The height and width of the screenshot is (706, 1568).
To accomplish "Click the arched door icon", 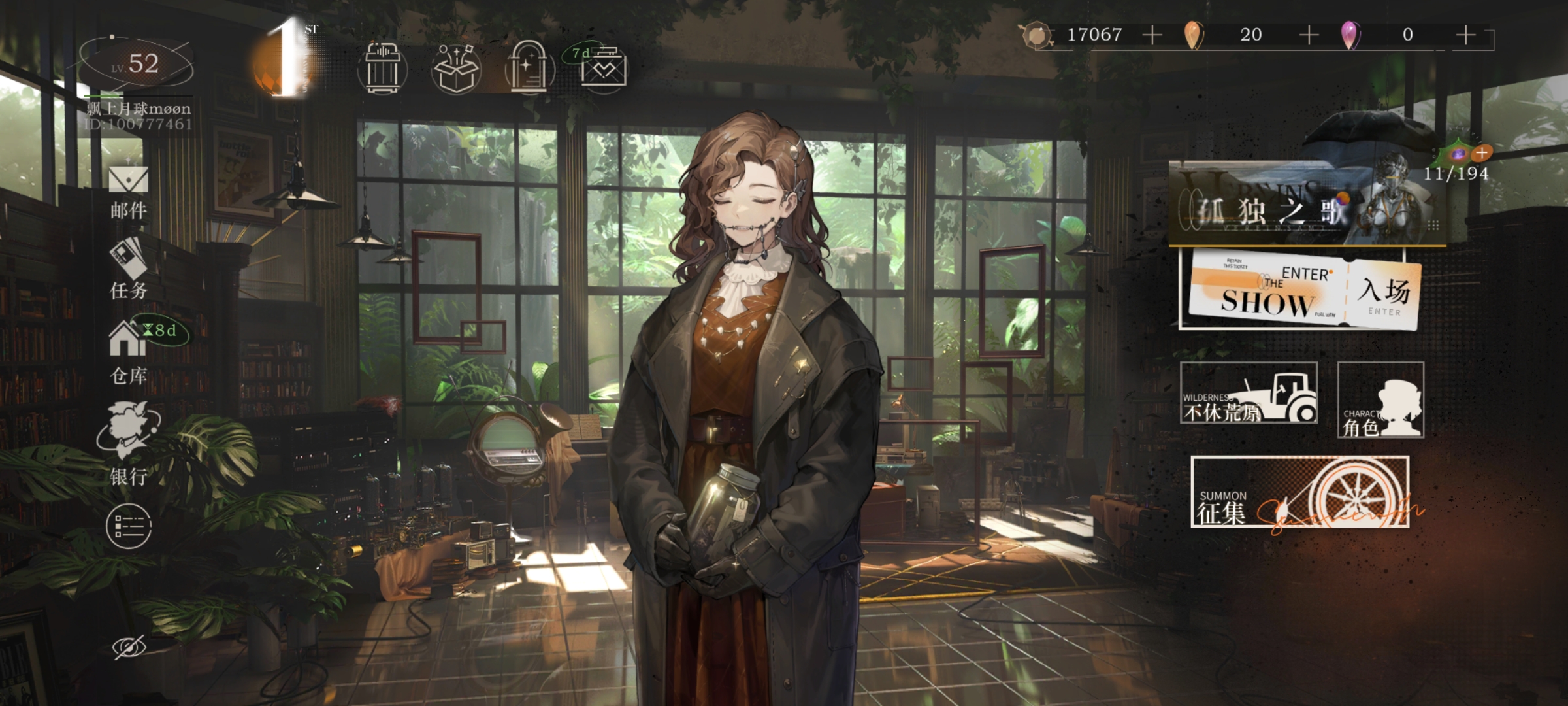I will coord(529,69).
